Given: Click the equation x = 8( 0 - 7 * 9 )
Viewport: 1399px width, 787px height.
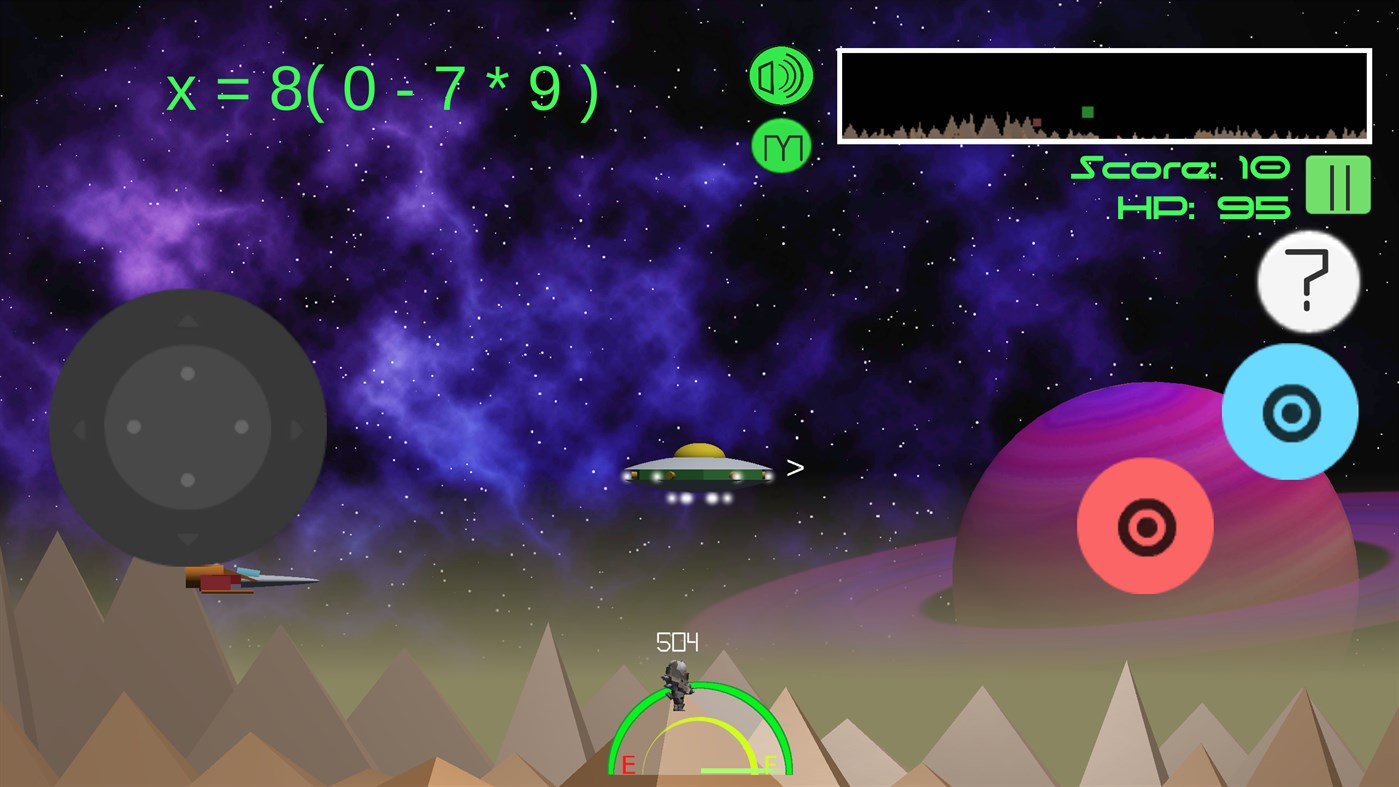Looking at the screenshot, I should (383, 88).
